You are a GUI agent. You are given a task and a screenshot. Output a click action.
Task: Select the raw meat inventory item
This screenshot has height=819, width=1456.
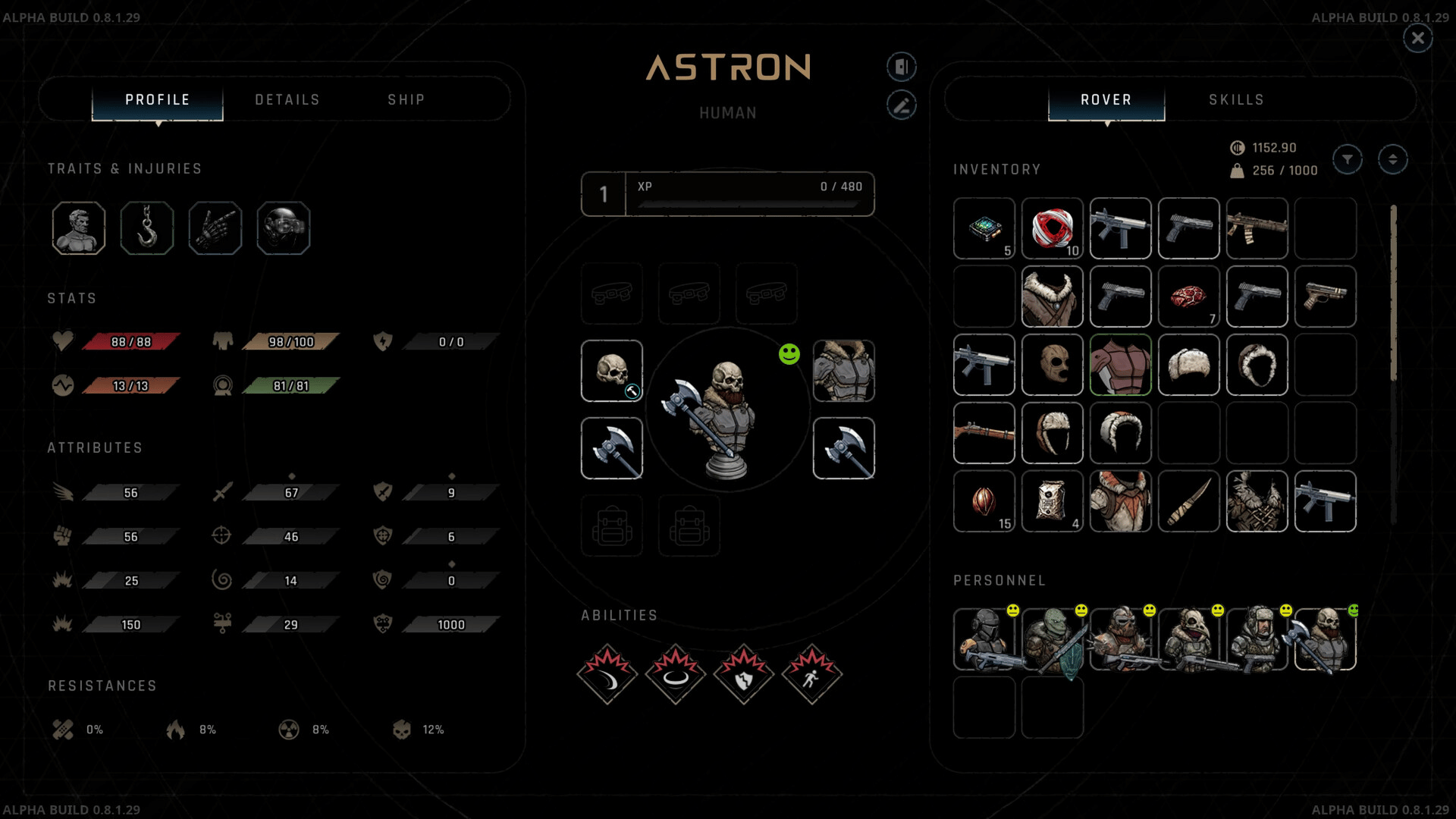(x=1188, y=297)
